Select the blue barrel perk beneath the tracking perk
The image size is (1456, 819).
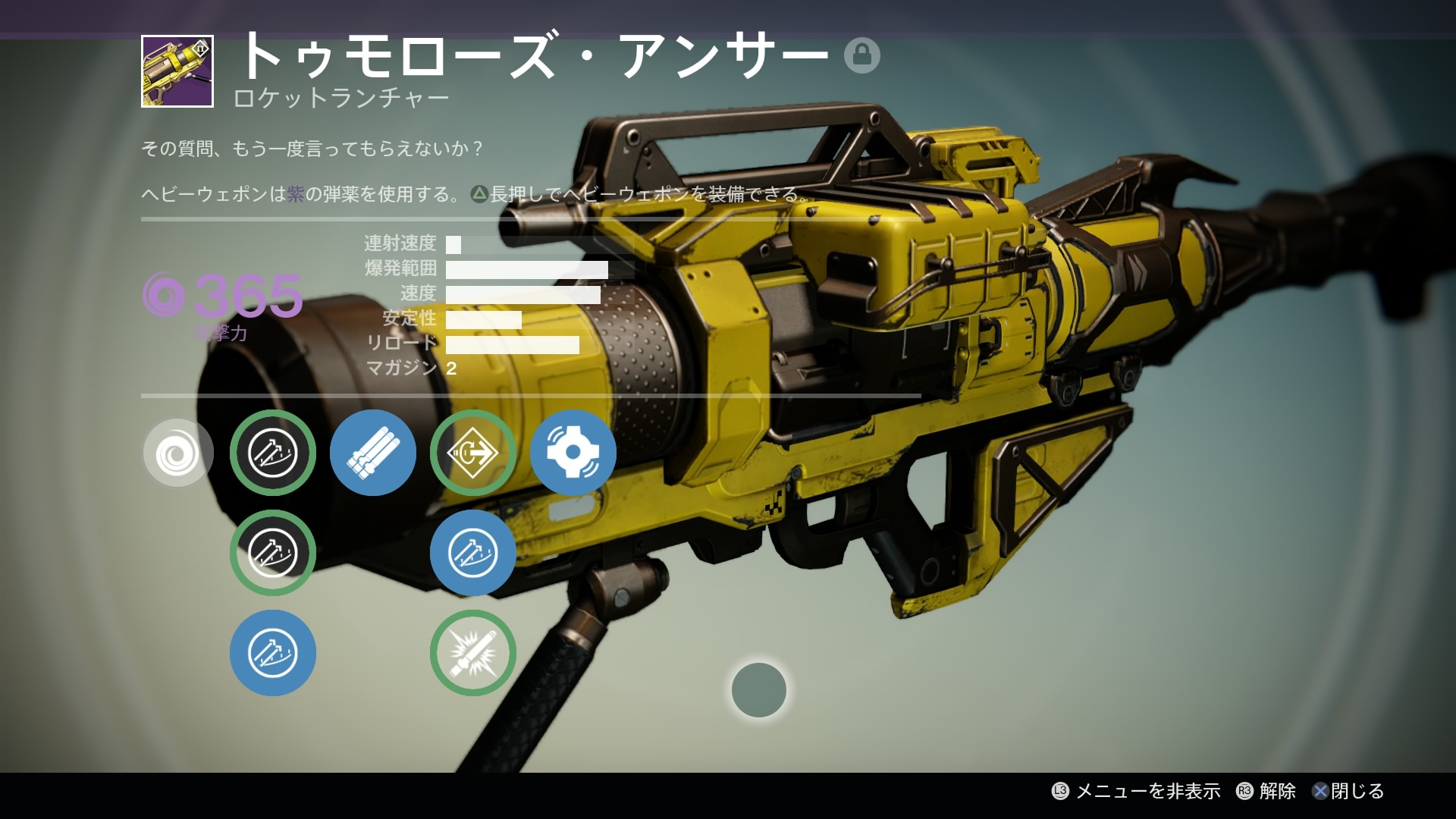472,553
